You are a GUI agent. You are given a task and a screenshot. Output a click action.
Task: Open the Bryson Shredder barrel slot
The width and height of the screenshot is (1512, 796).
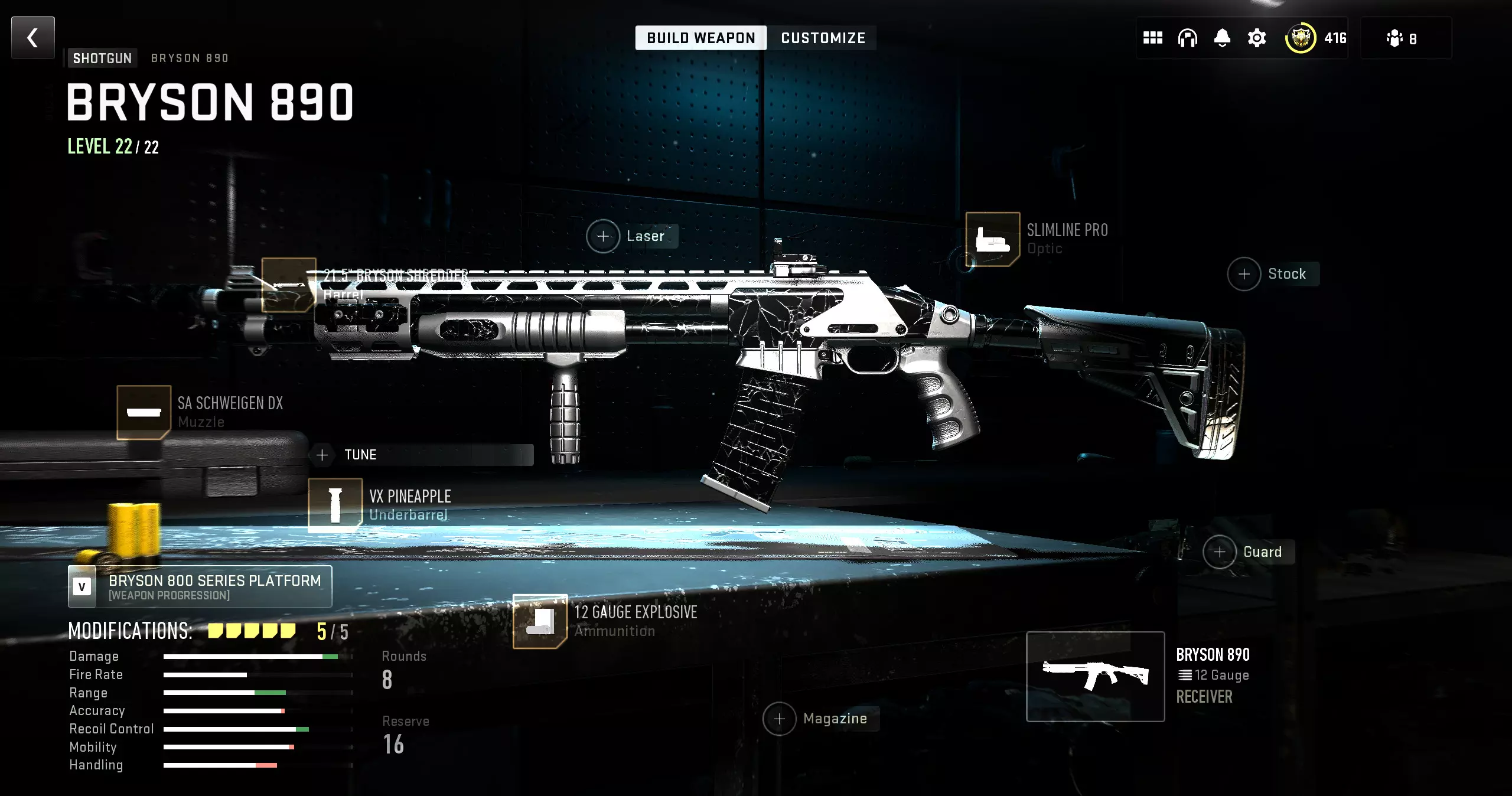(x=288, y=285)
